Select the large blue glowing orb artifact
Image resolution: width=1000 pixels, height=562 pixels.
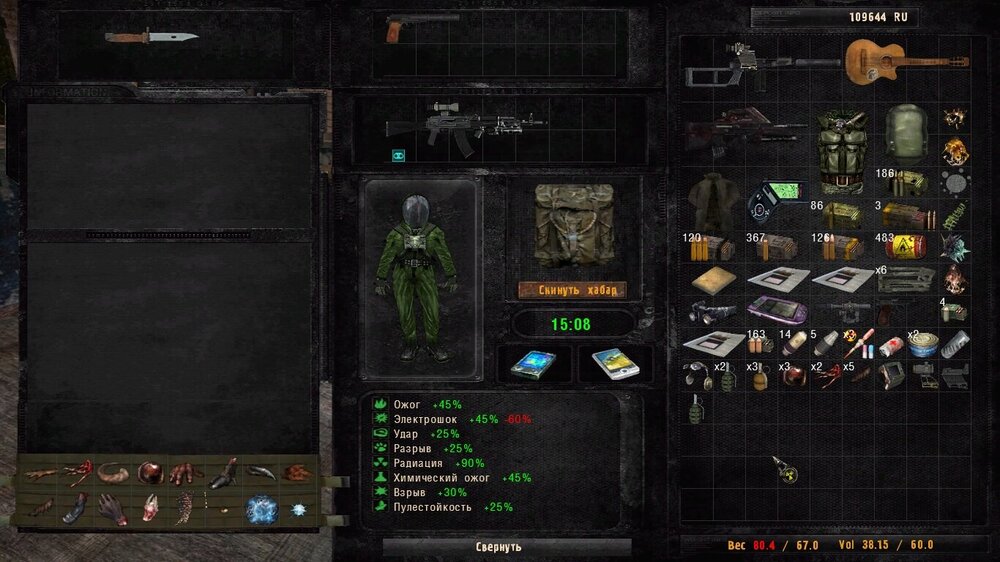pos(263,508)
